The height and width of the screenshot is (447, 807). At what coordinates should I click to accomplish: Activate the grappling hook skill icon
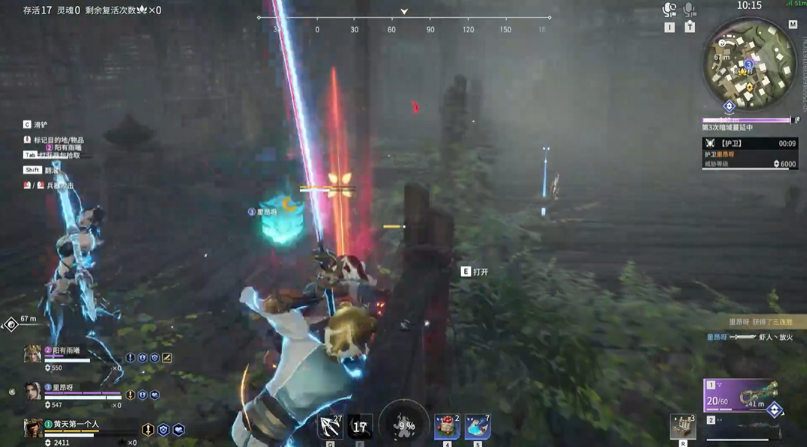(x=330, y=427)
